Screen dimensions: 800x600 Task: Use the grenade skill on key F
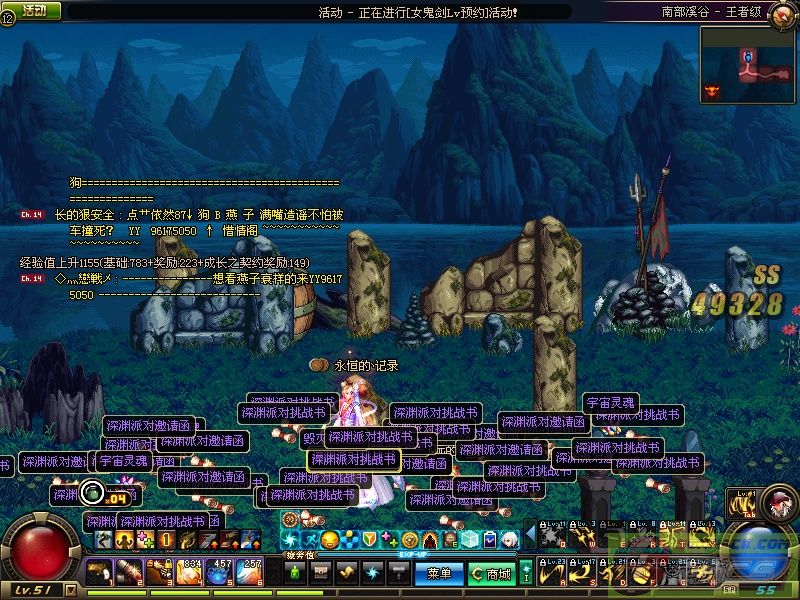641,573
